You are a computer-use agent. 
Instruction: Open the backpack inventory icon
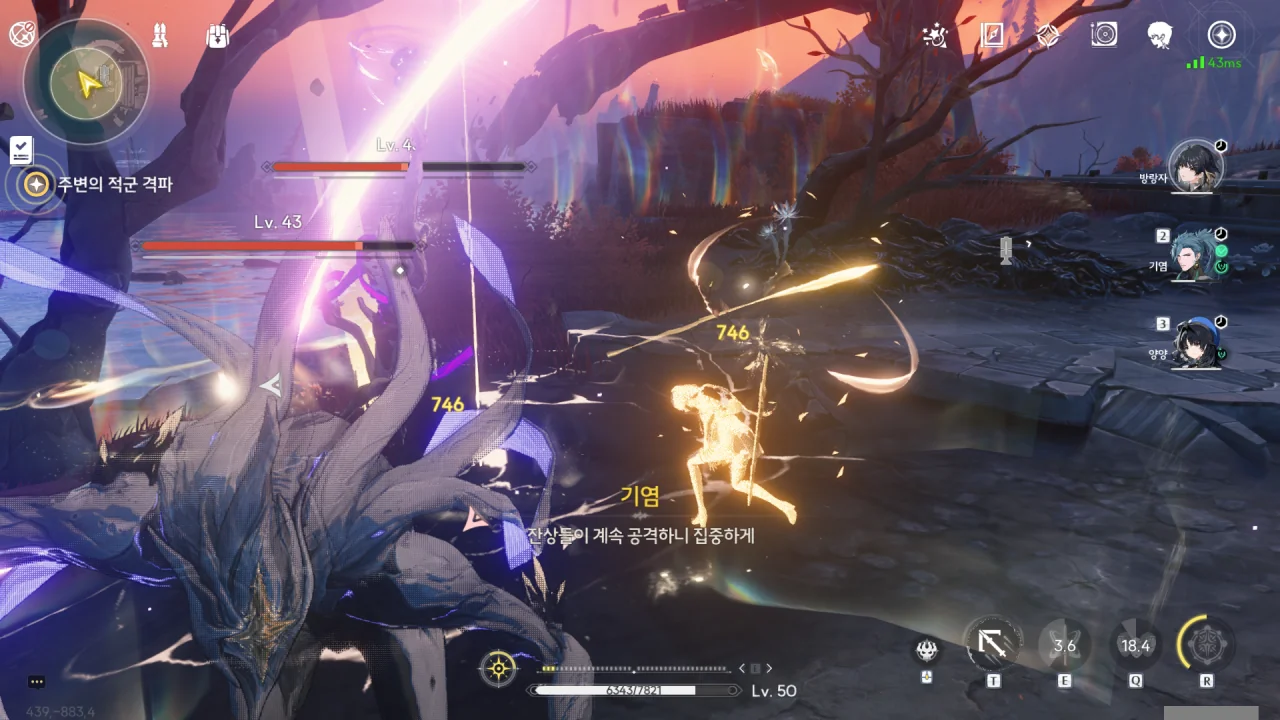pos(217,35)
